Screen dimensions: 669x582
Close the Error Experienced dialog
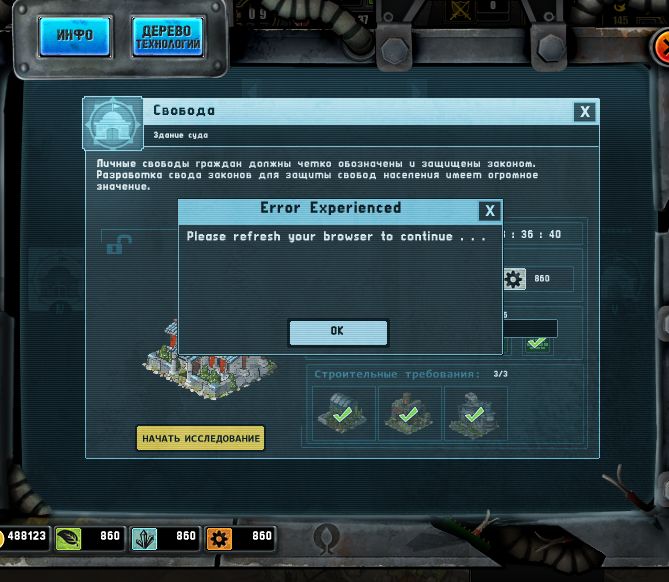(x=489, y=210)
